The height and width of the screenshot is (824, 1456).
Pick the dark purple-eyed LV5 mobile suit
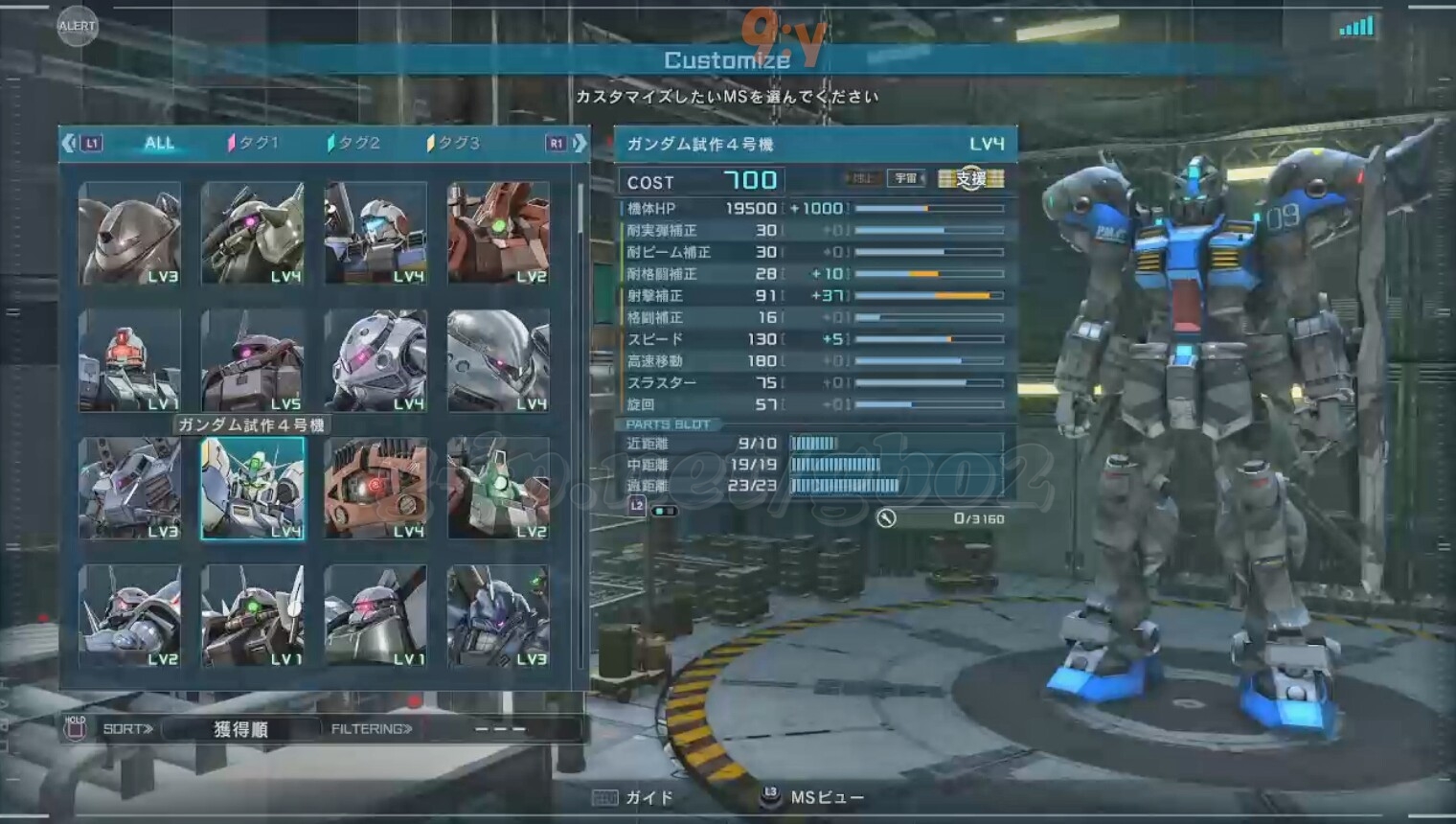tap(253, 361)
